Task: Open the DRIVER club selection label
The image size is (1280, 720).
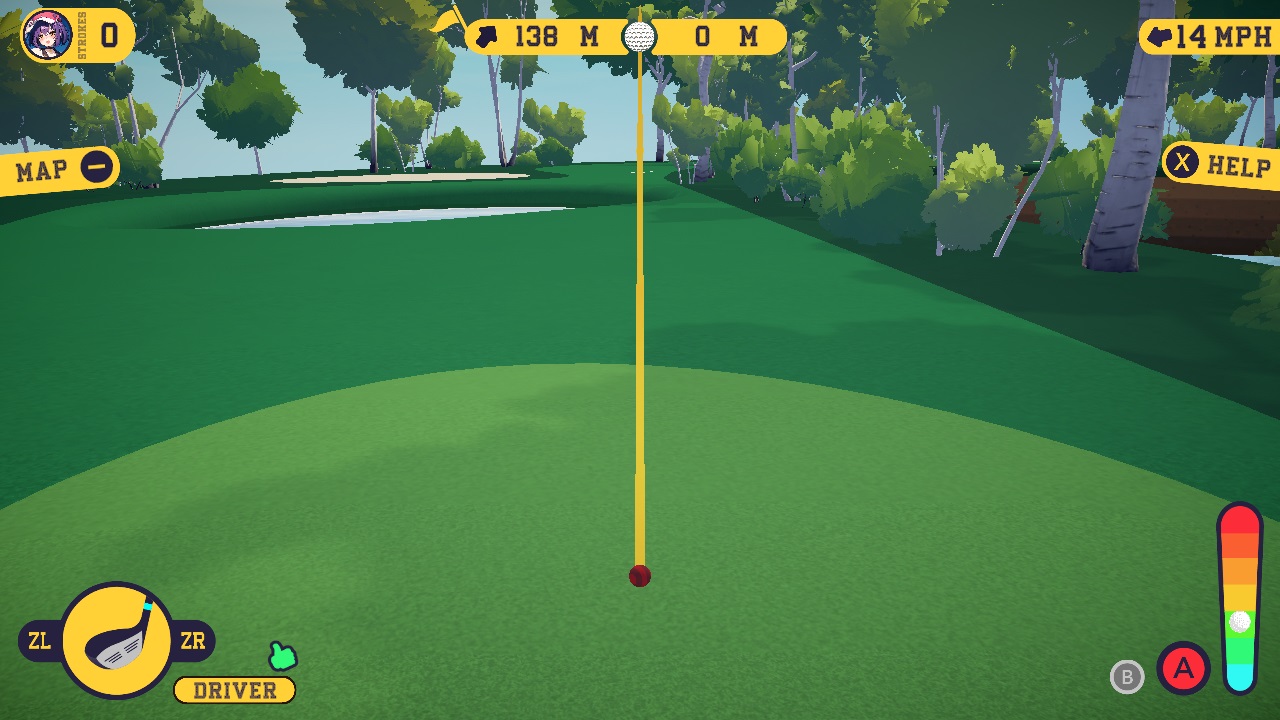Action: tap(233, 690)
